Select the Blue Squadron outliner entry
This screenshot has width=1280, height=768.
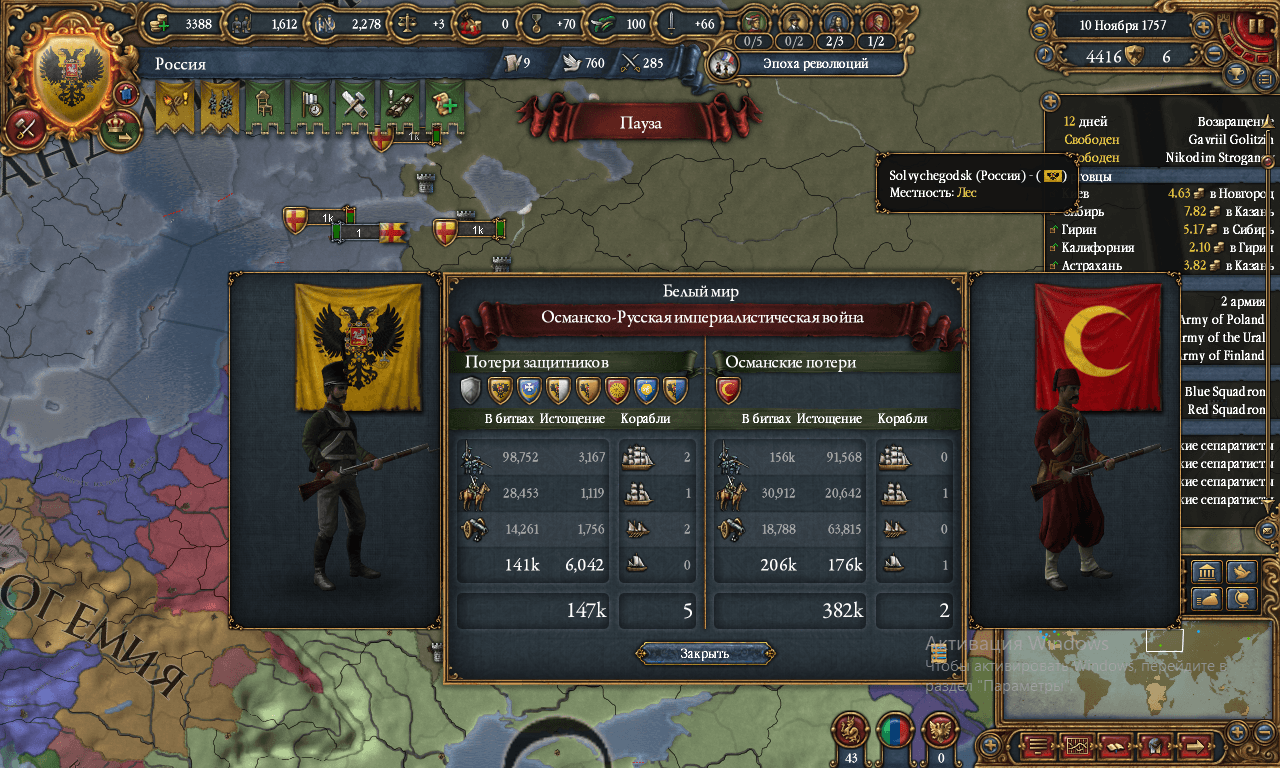click(1225, 392)
